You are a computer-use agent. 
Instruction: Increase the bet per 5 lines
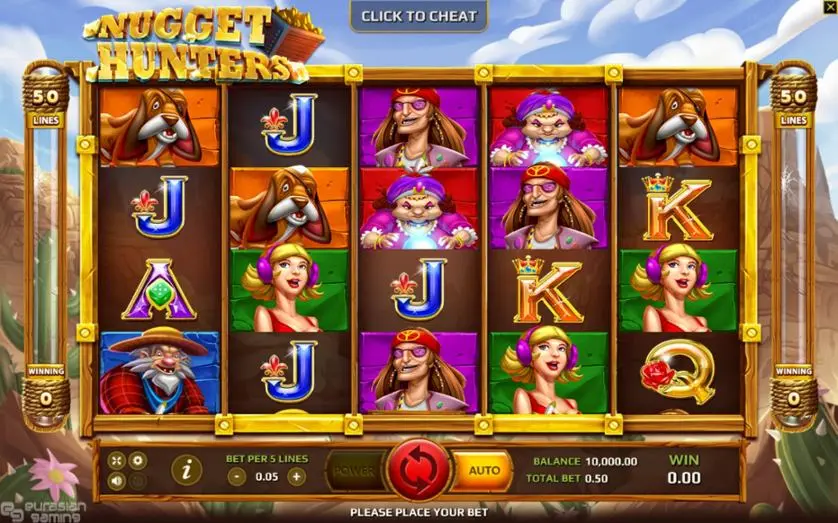(296, 477)
